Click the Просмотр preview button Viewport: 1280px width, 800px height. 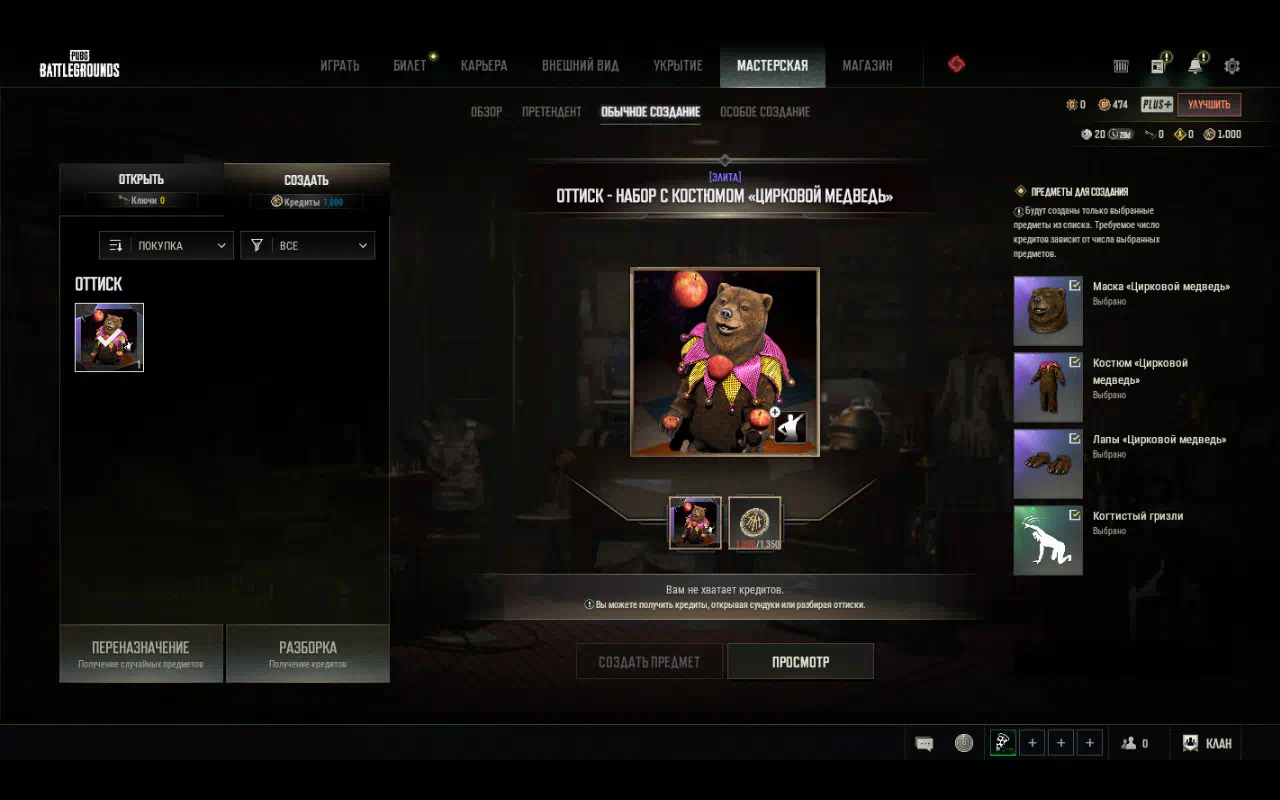[x=800, y=661]
